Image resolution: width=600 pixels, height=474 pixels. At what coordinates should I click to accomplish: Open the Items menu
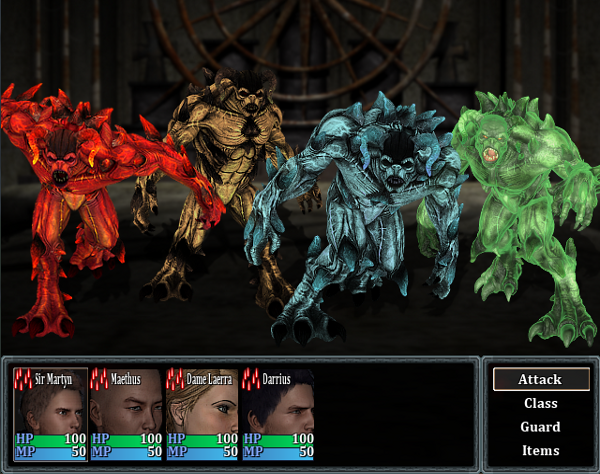point(540,451)
